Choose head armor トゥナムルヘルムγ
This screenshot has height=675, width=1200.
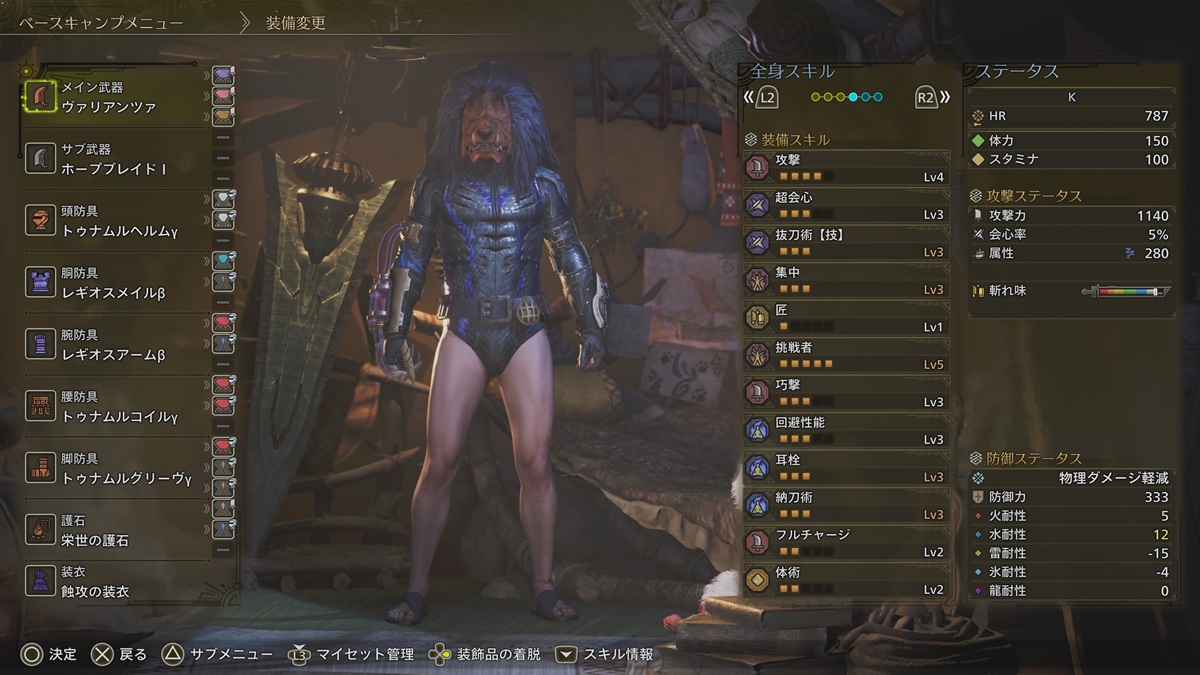pyautogui.click(x=115, y=221)
